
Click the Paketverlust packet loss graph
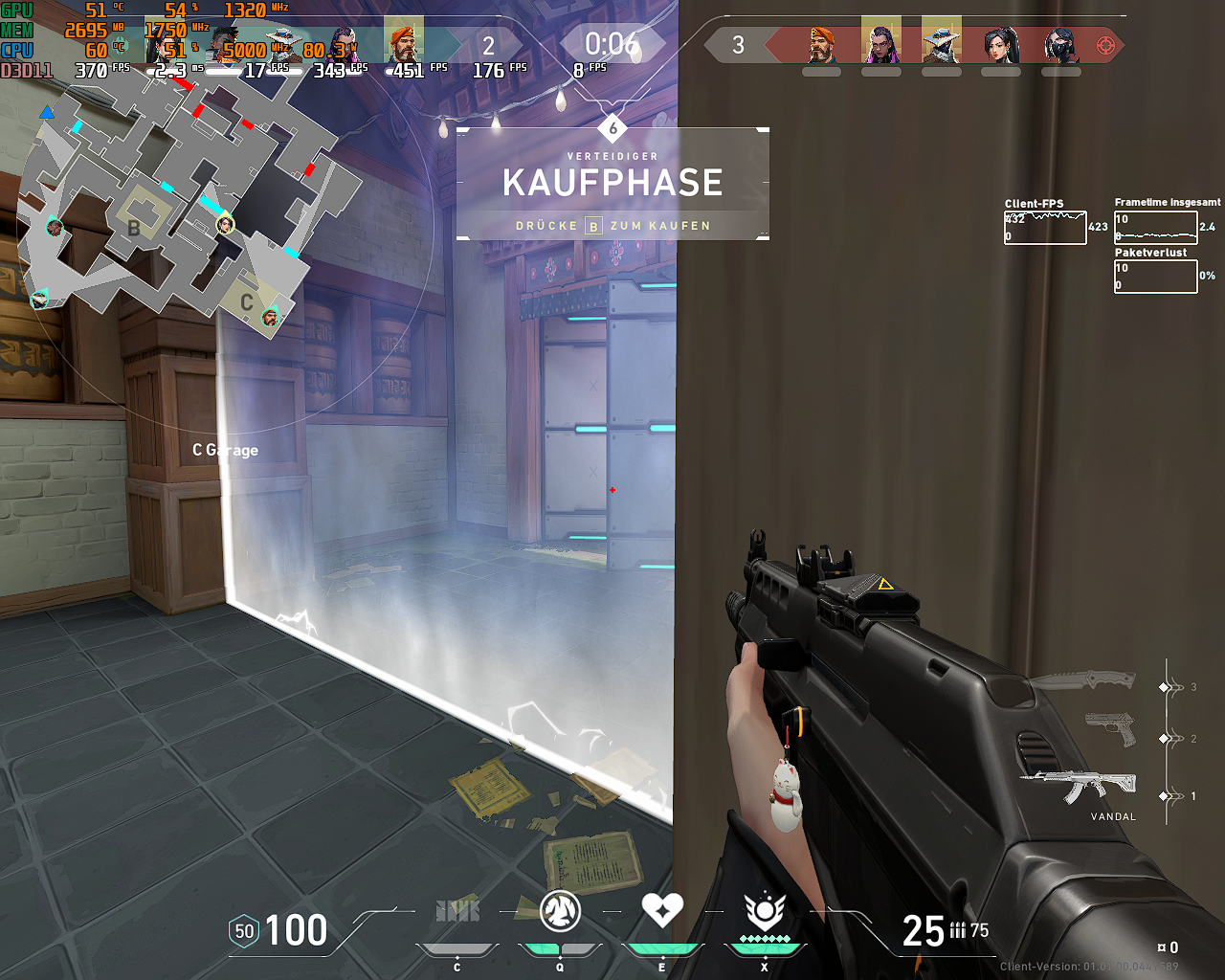coord(1155,277)
